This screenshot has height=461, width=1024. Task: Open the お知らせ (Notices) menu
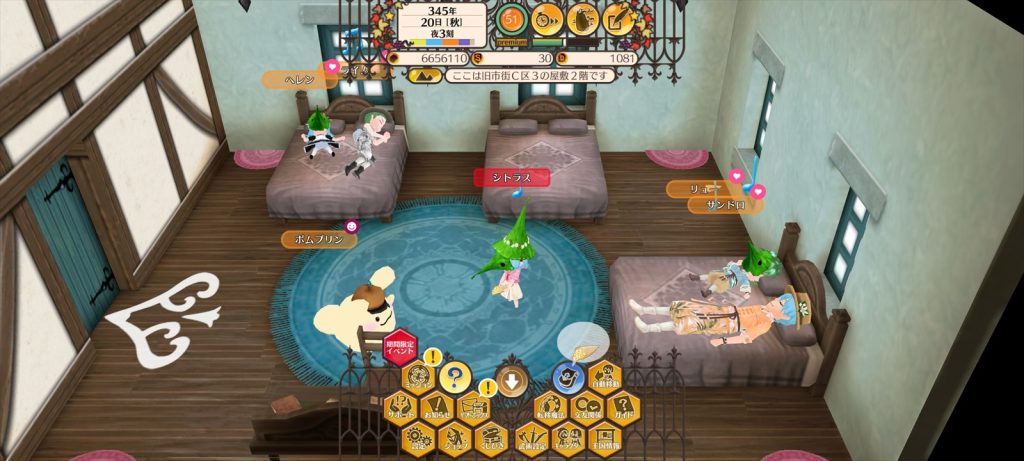[x=436, y=406]
